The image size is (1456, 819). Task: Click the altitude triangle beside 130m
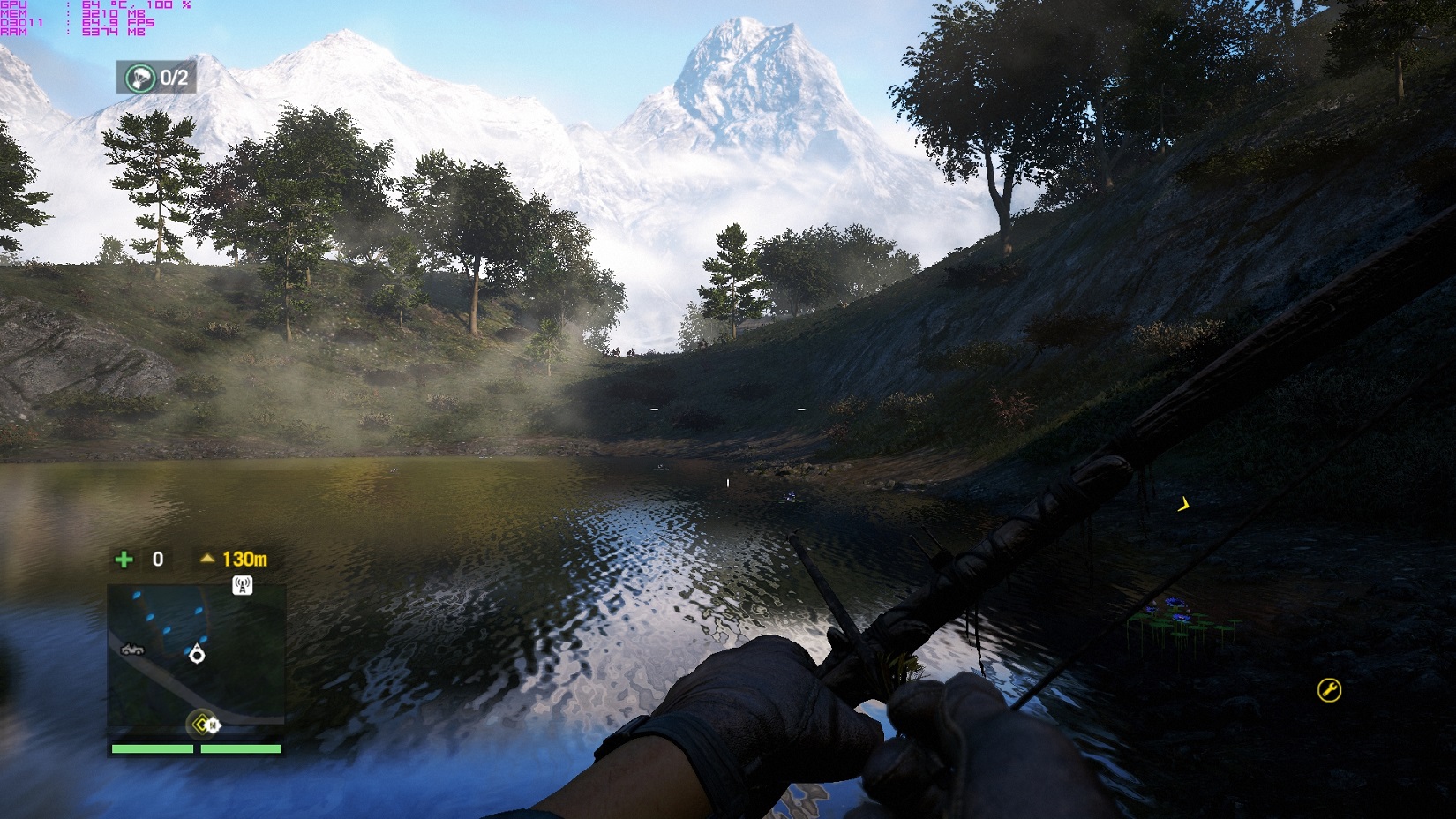207,558
